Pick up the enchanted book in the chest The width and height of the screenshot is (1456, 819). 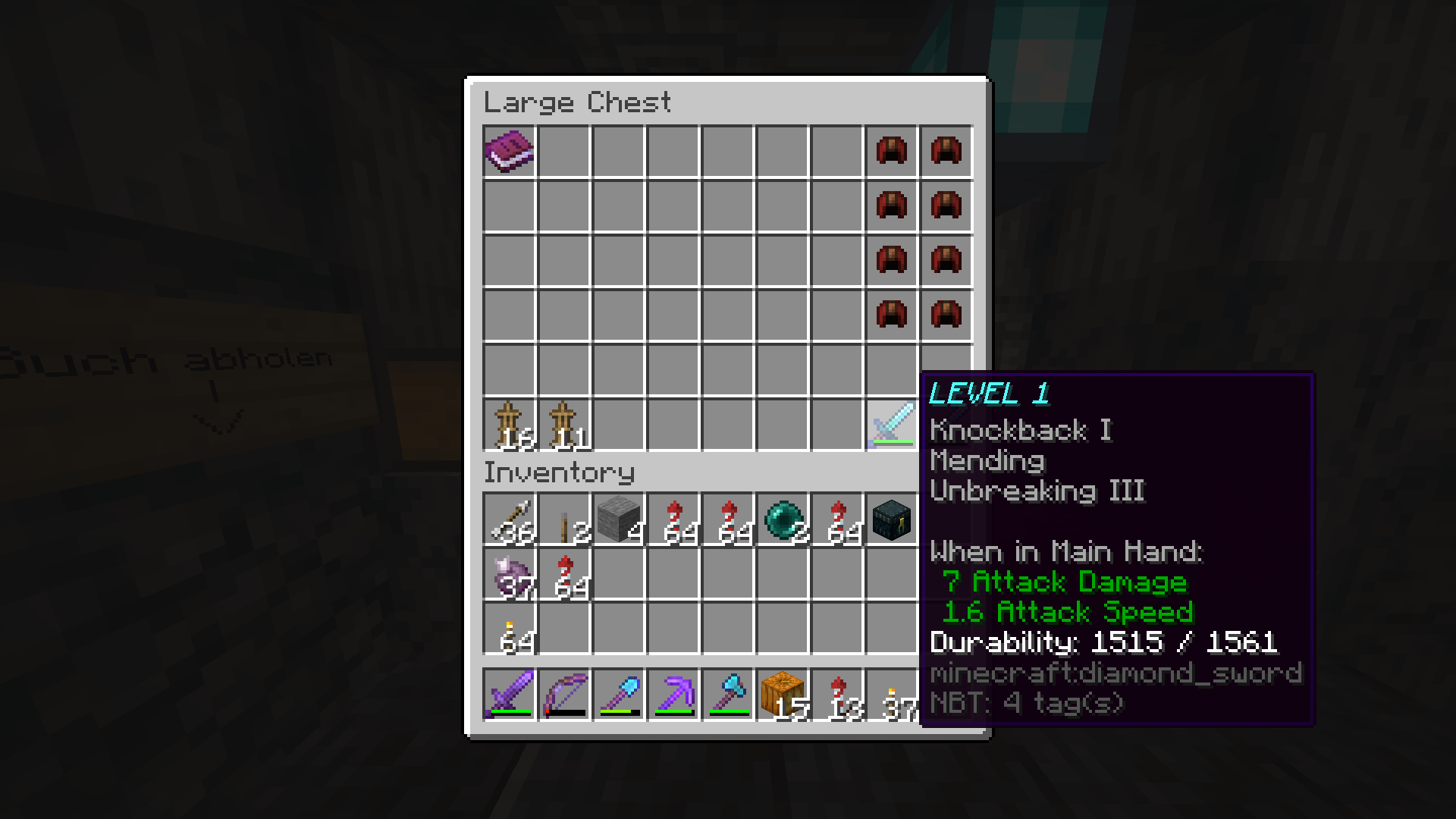509,151
